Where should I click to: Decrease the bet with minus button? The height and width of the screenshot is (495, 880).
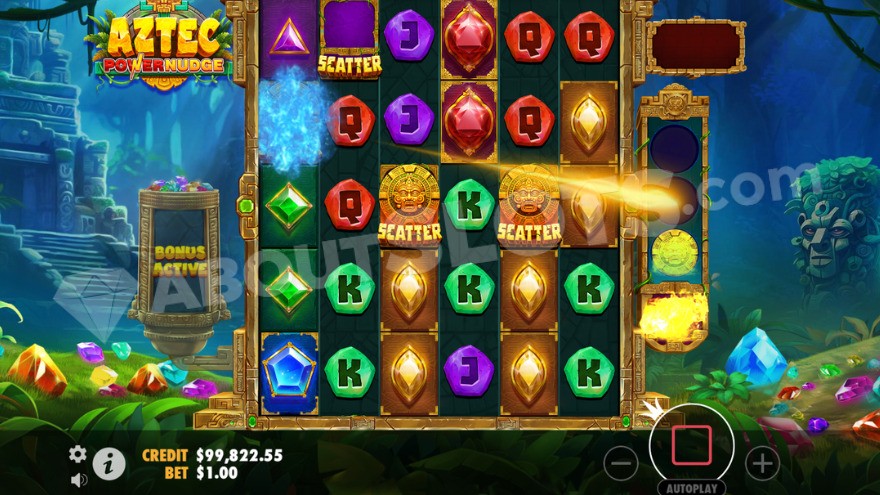[x=621, y=463]
